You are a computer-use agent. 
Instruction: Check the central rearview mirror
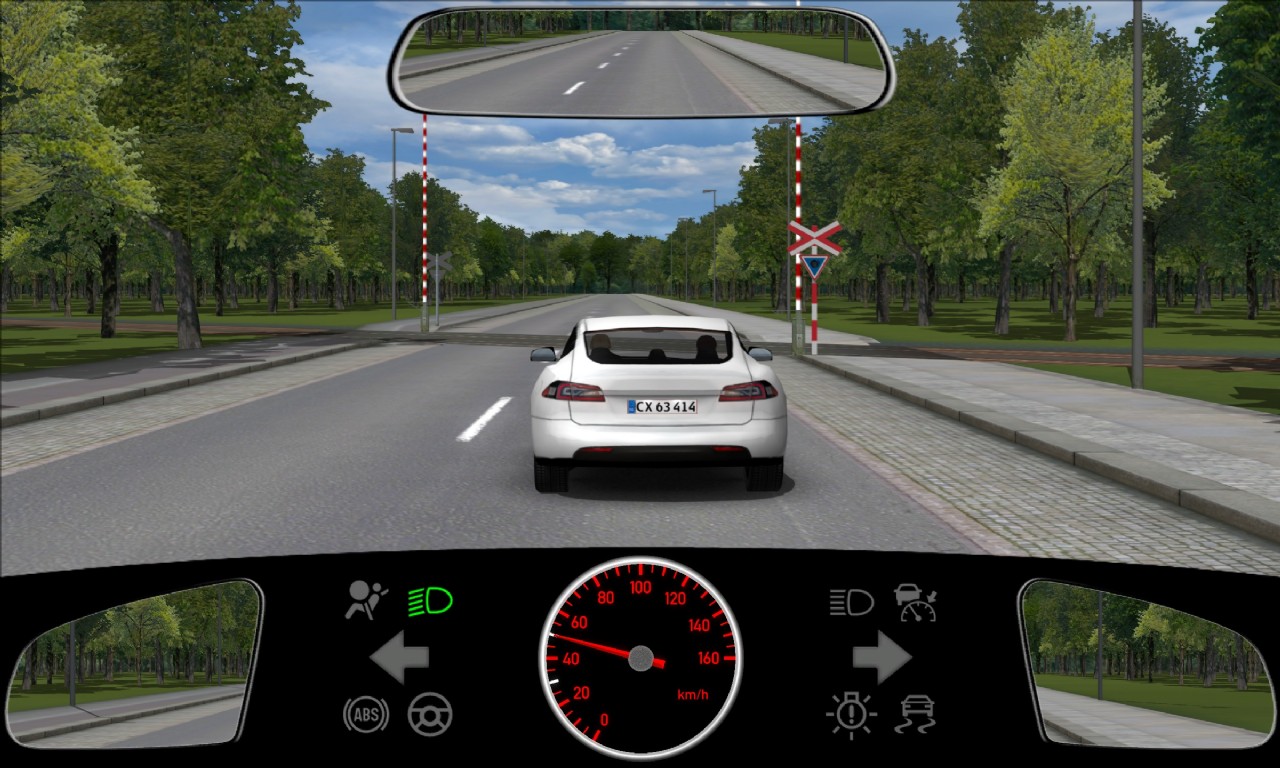(x=641, y=62)
